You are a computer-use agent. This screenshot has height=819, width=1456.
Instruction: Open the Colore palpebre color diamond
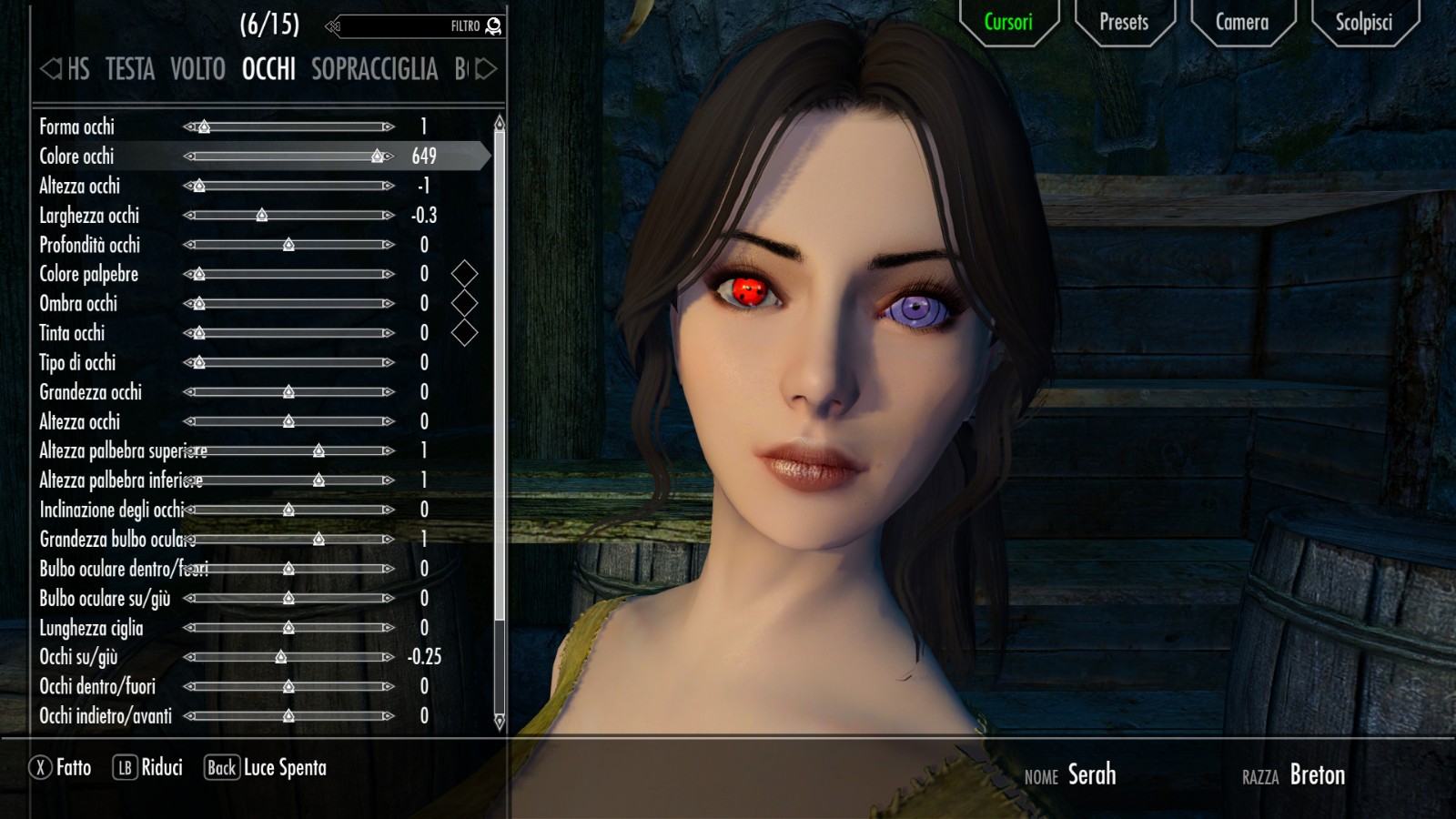(x=464, y=274)
